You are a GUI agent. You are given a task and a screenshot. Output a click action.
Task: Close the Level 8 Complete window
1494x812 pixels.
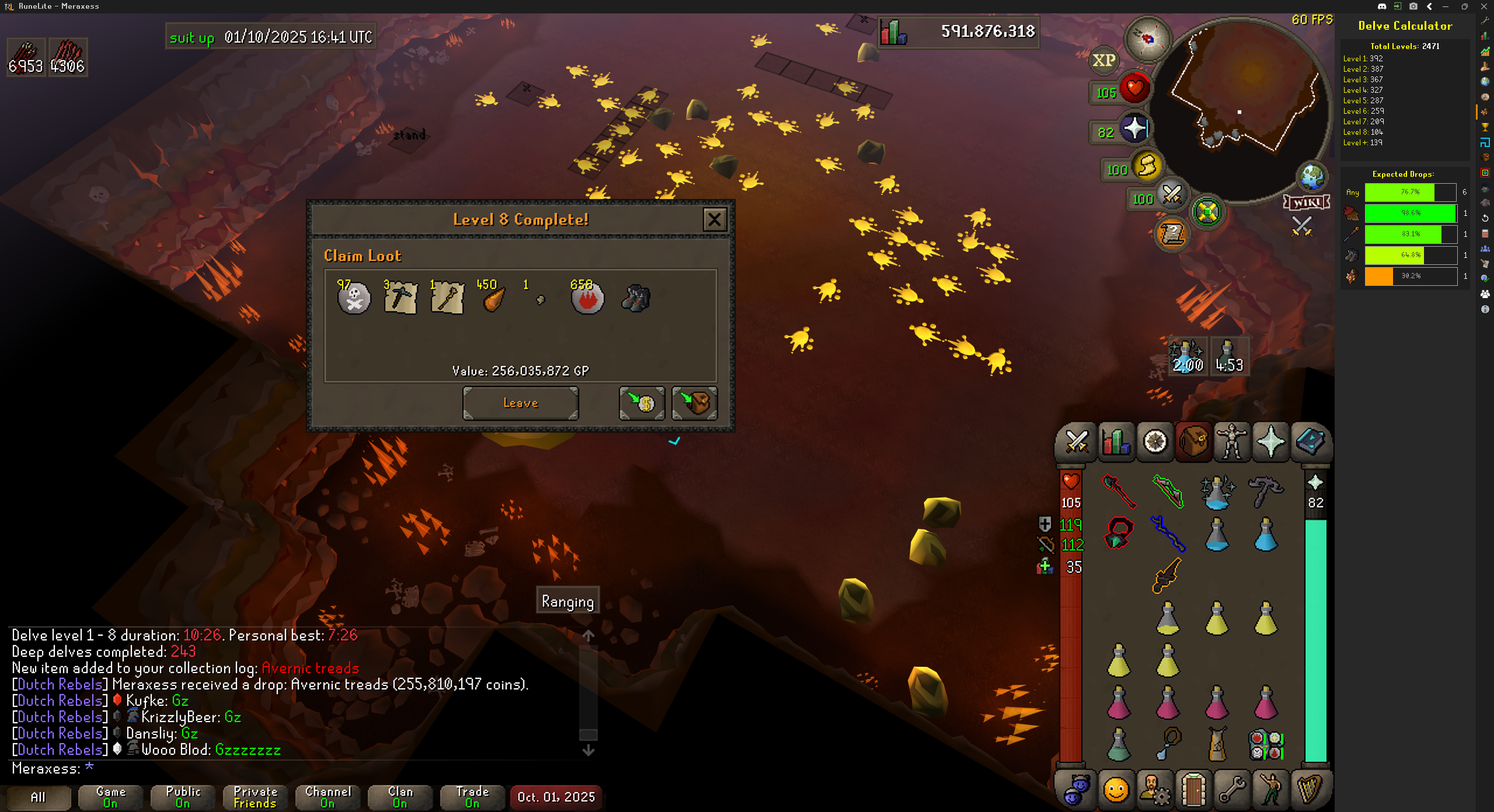[x=714, y=220]
